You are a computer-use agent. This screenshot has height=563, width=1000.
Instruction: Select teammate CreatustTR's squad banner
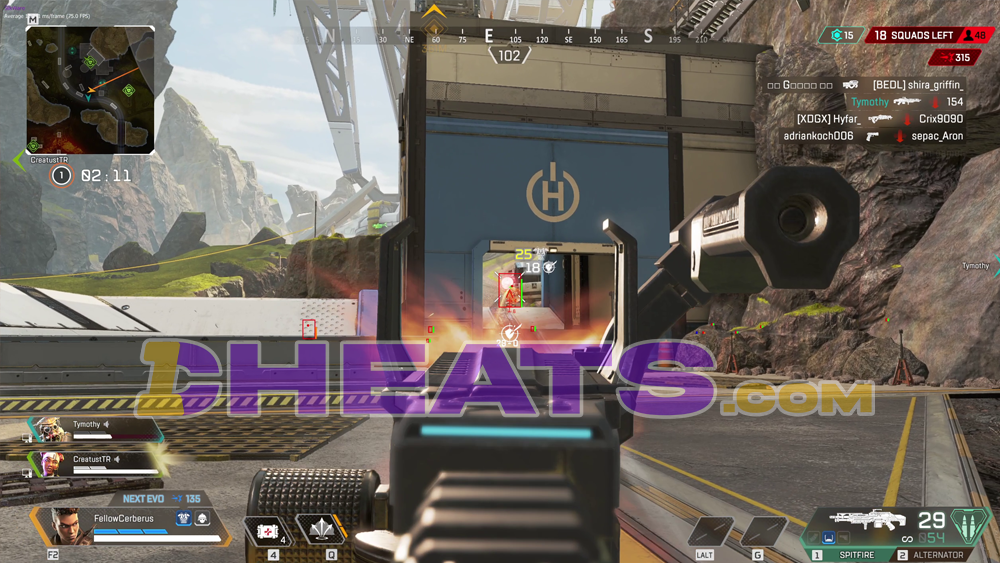click(95, 464)
